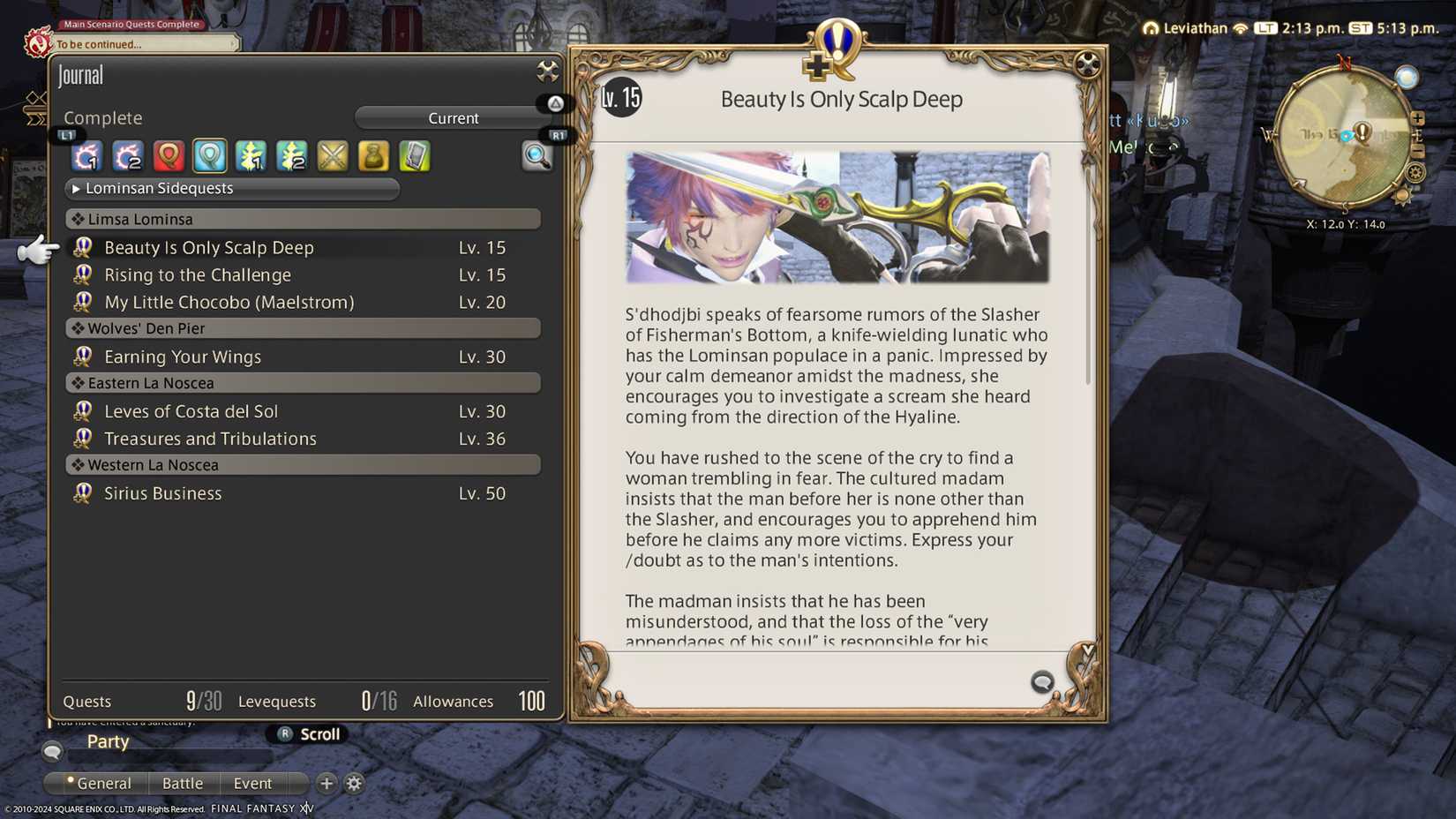
Task: Click the reply bubble on the quest page
Action: pos(1042,682)
